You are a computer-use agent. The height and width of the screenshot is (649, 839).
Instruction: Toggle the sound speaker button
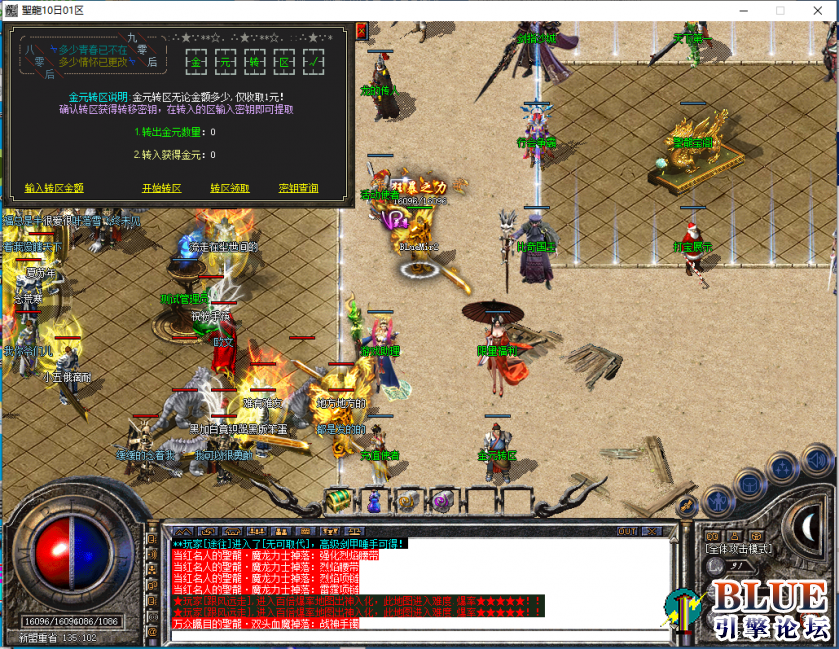(x=818, y=461)
